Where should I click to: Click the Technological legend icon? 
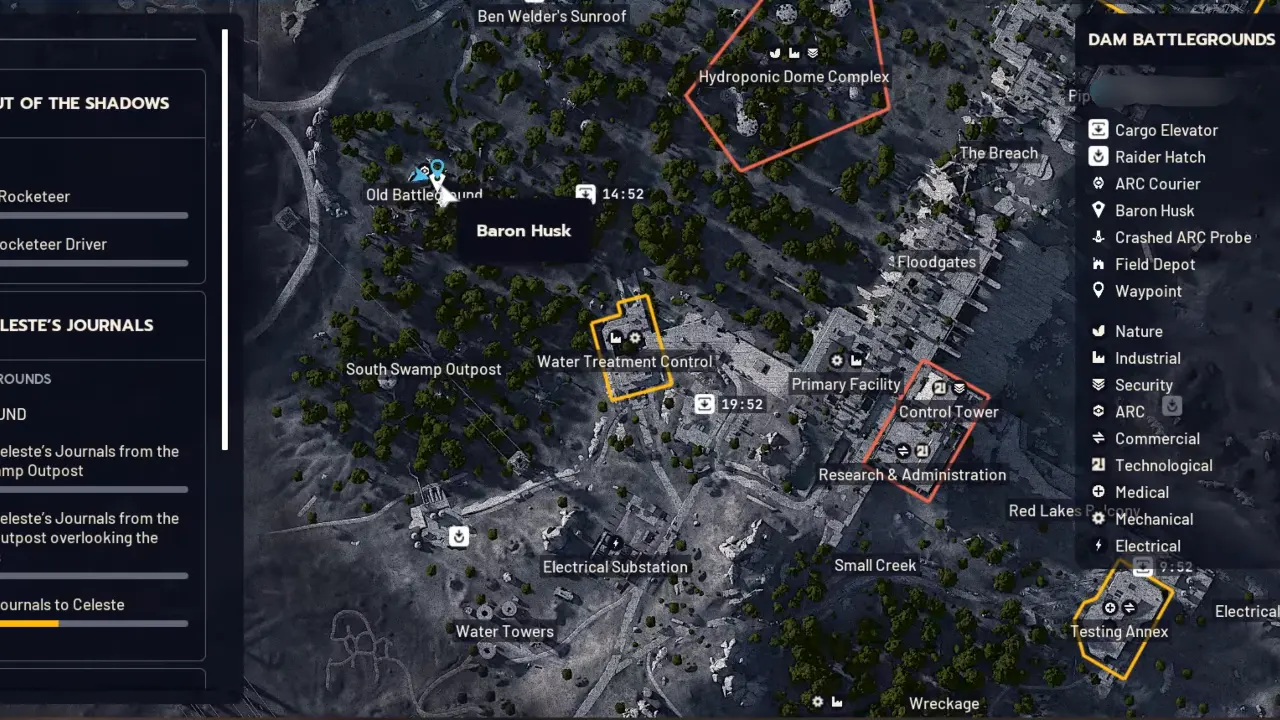(1098, 465)
